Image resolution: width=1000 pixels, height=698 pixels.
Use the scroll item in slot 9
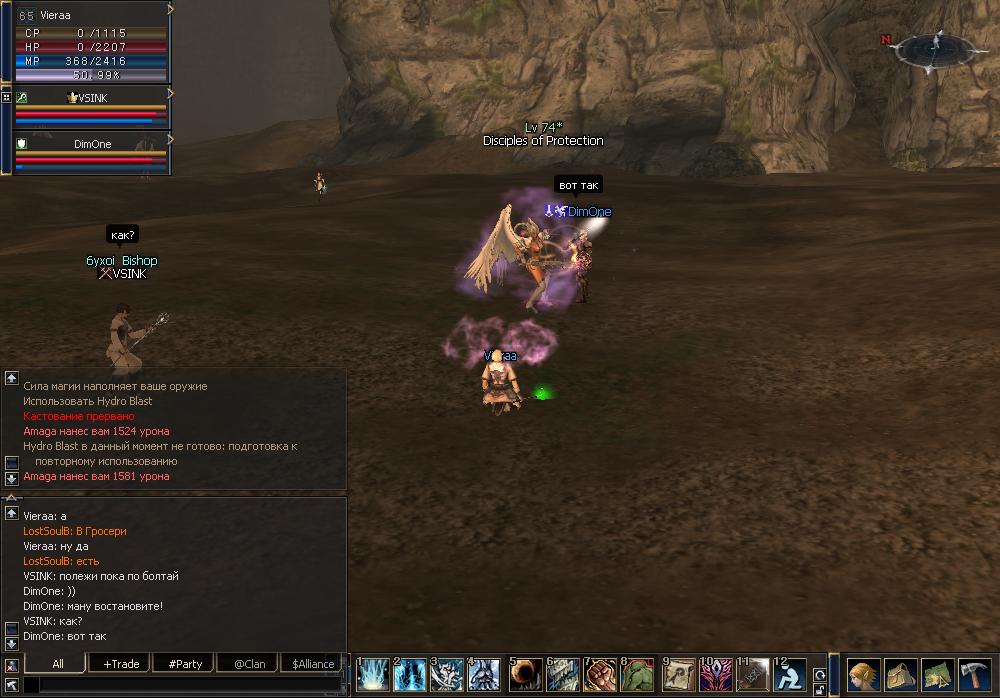[679, 675]
